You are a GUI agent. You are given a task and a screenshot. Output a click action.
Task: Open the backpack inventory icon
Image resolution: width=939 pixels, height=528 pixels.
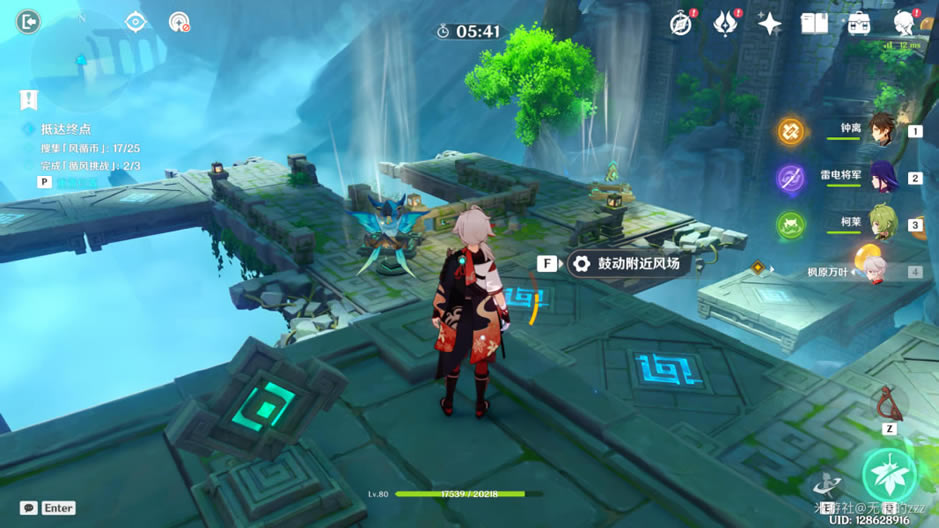[858, 23]
